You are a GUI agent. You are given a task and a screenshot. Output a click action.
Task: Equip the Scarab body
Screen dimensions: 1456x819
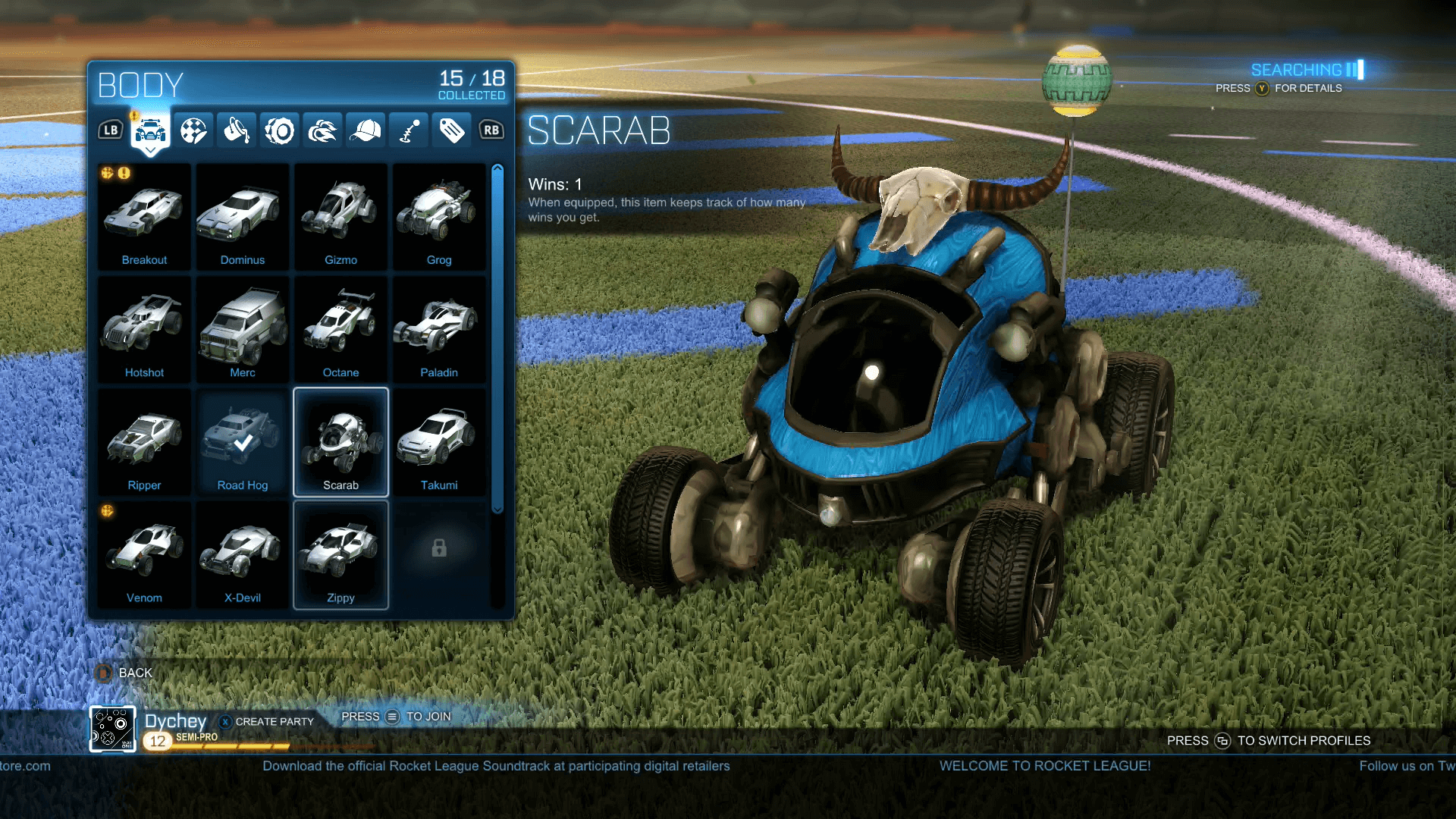(340, 441)
